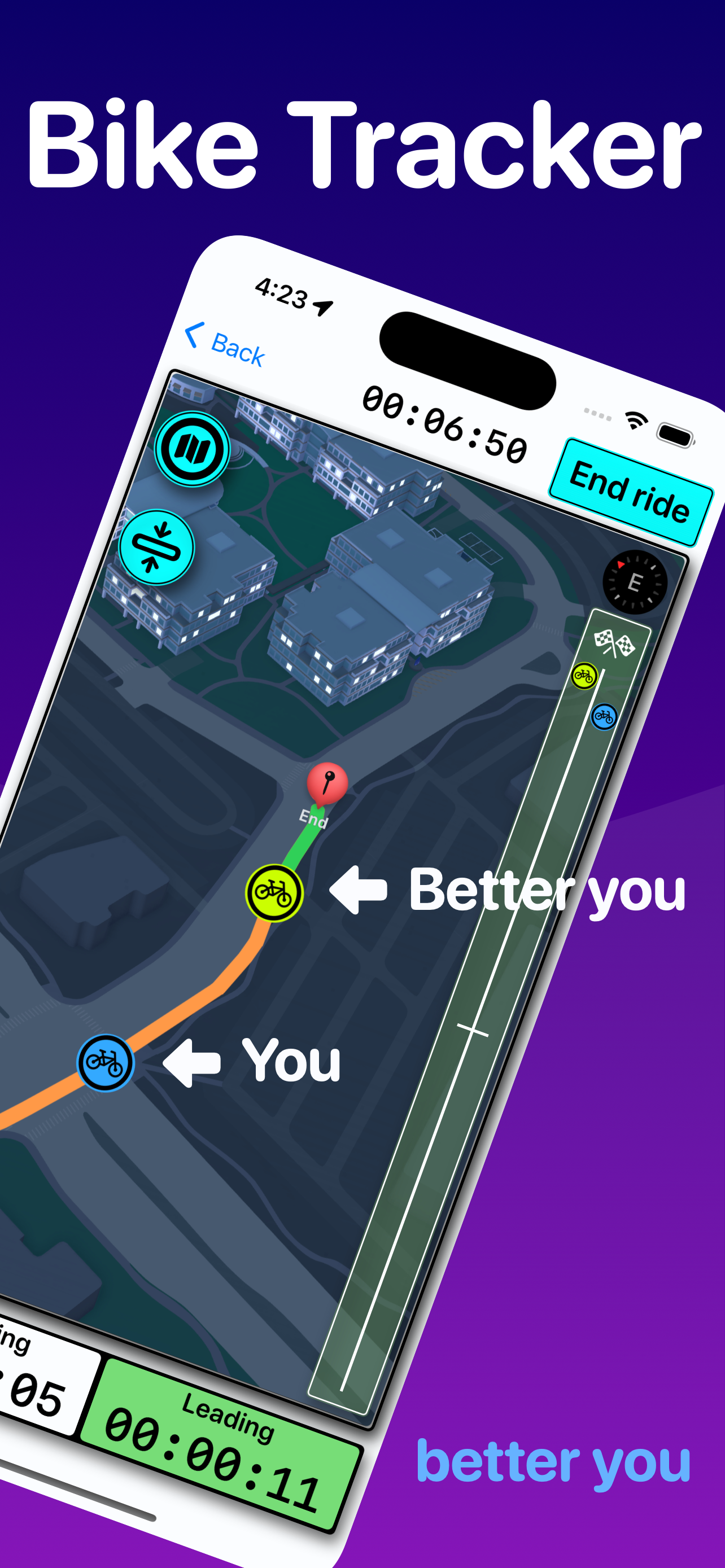Tap Back to leave the ride screen
This screenshot has width=725, height=1568.
pos(225,346)
